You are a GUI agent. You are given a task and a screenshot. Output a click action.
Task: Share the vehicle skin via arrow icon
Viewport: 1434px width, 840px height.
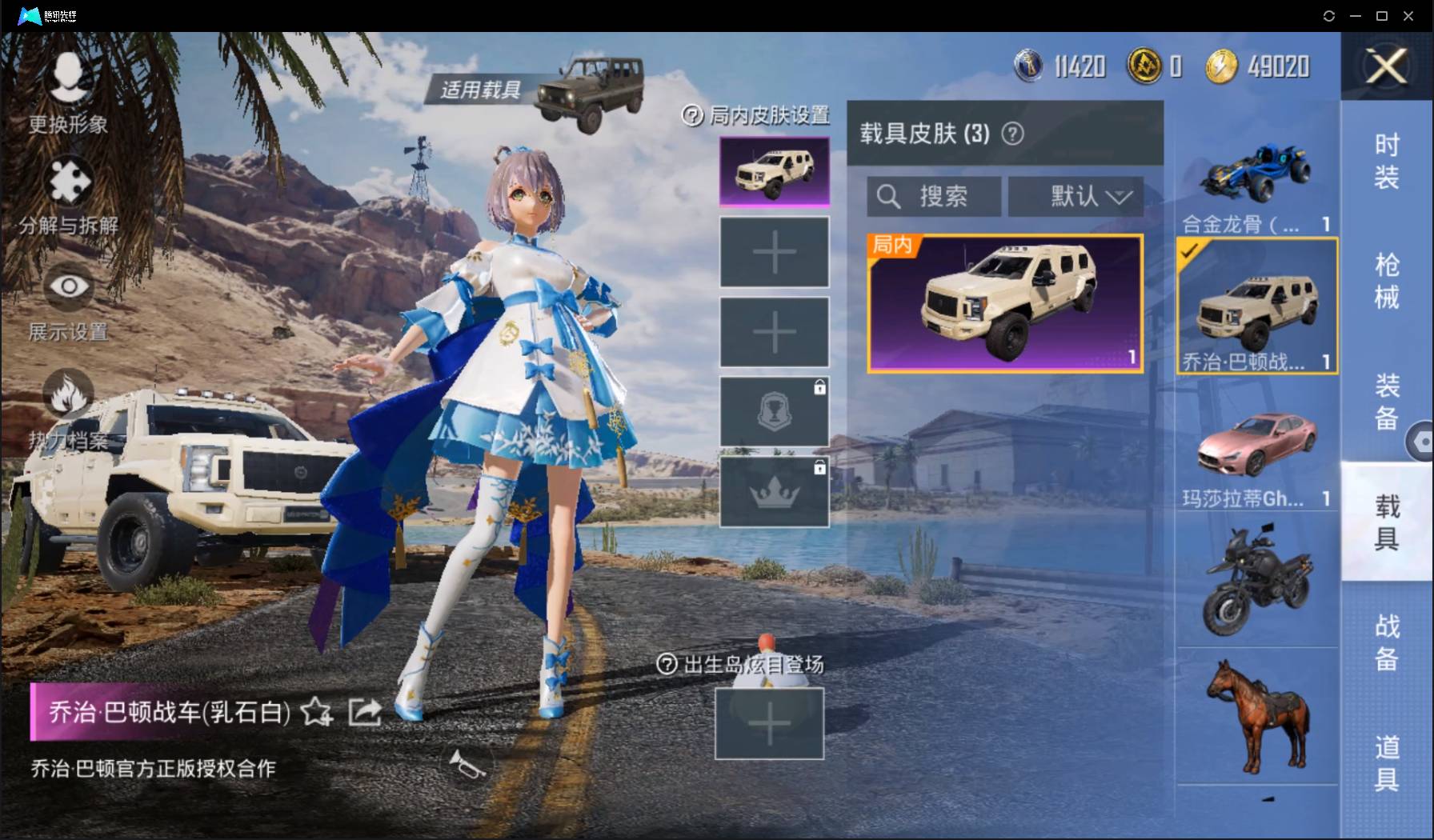pyautogui.click(x=365, y=711)
